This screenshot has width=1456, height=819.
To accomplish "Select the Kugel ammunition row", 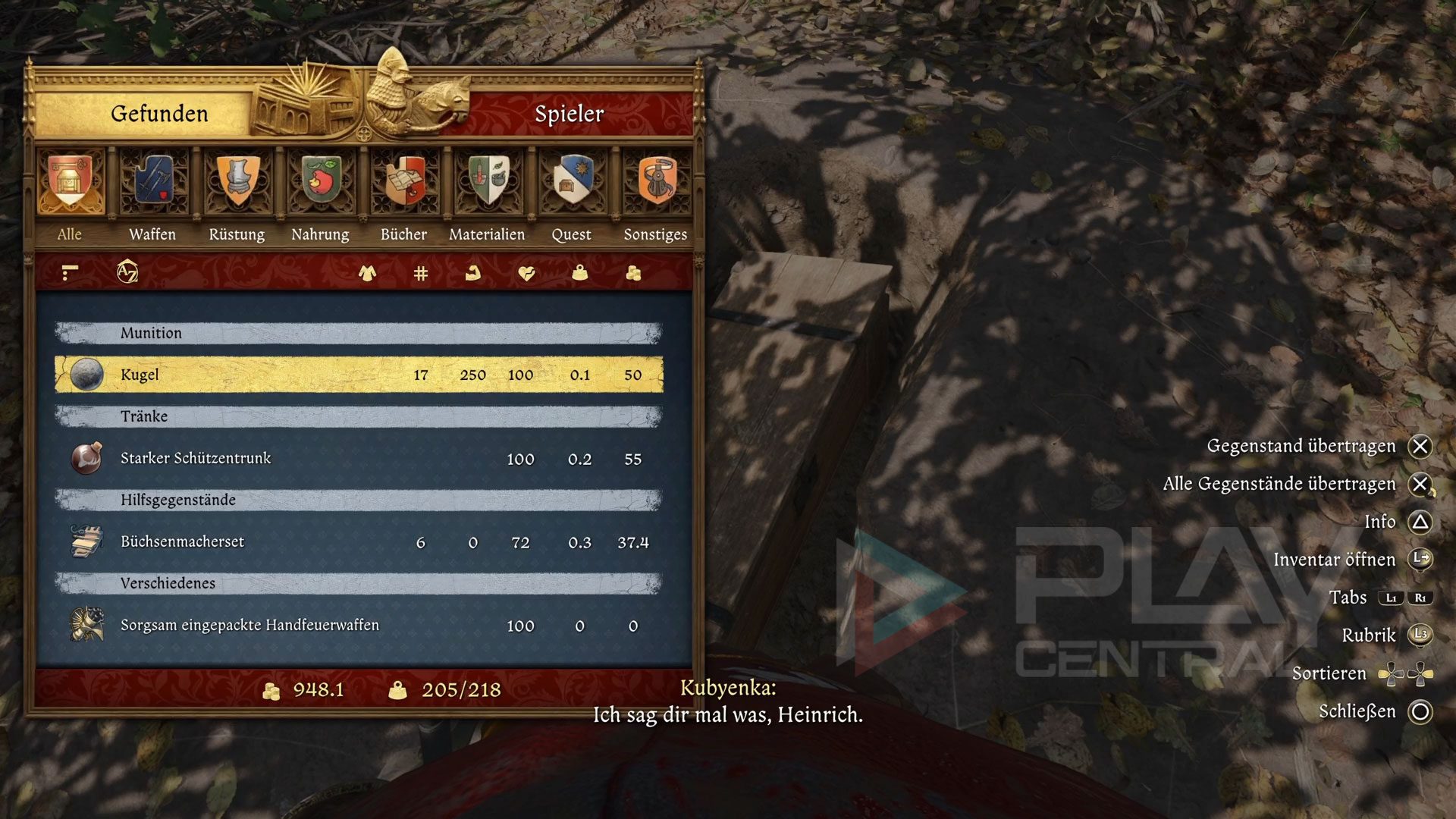I will tap(359, 375).
